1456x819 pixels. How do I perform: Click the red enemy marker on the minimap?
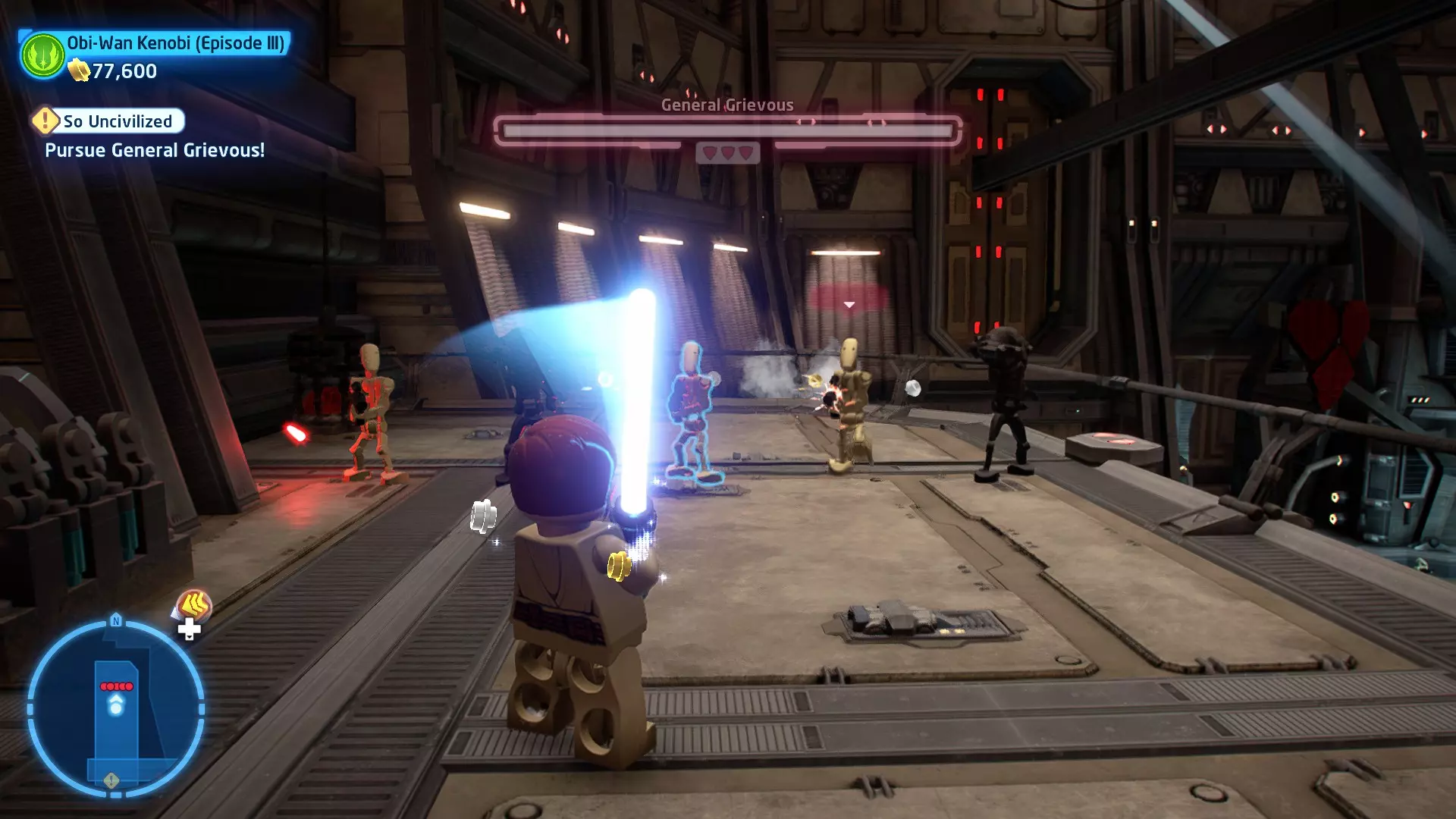[116, 686]
